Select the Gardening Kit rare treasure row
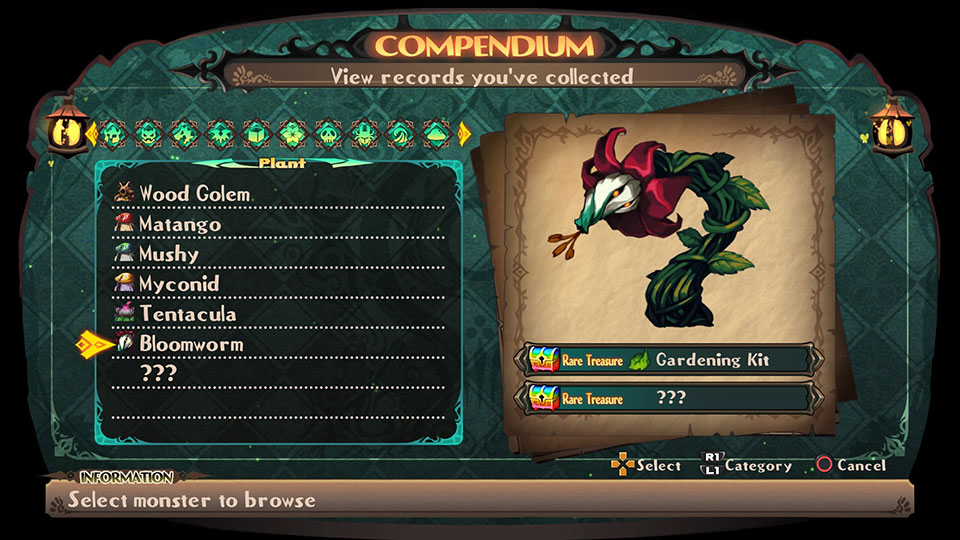Viewport: 960px width, 540px height. coord(668,360)
